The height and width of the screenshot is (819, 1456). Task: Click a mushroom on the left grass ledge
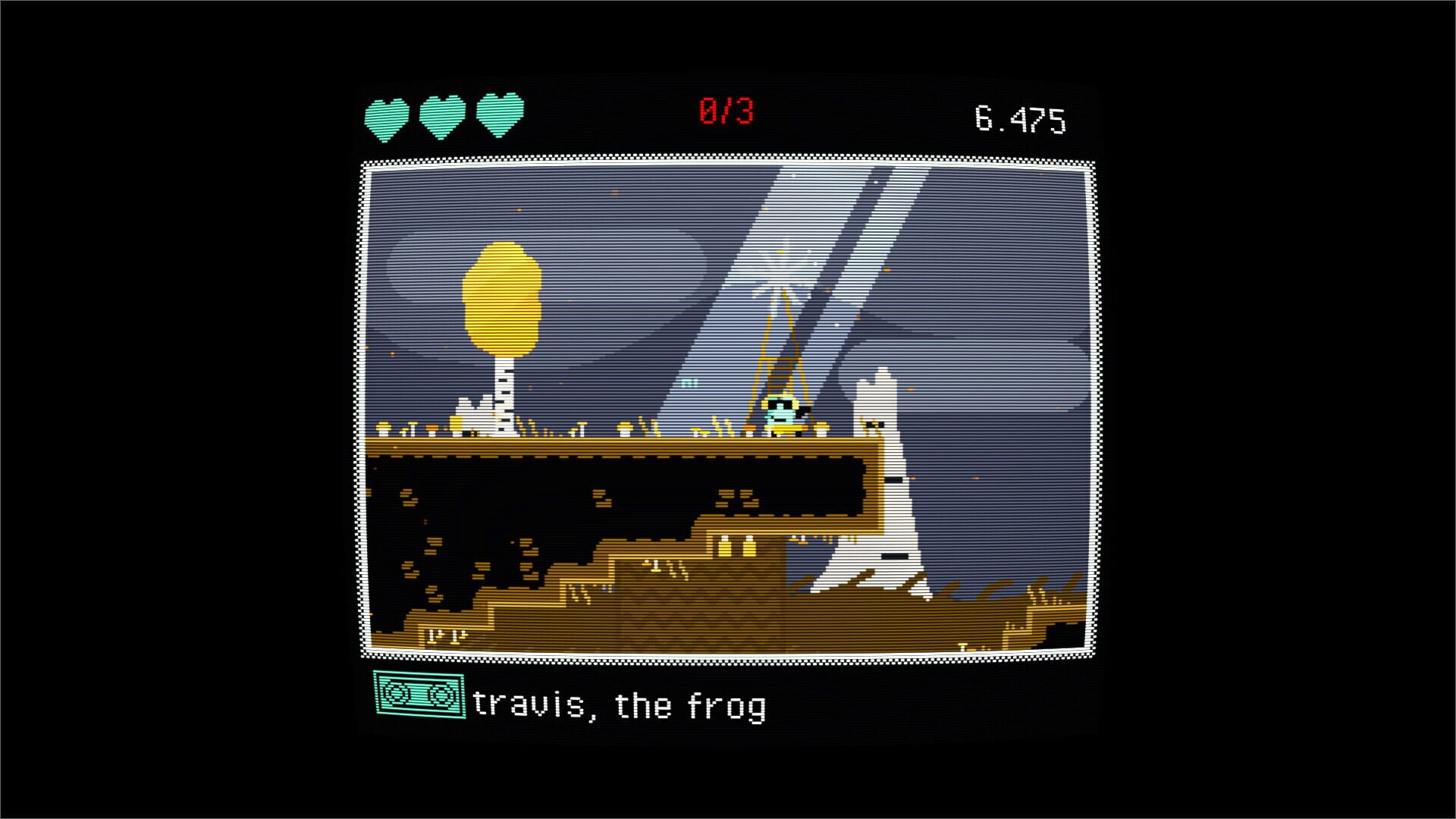(x=384, y=427)
